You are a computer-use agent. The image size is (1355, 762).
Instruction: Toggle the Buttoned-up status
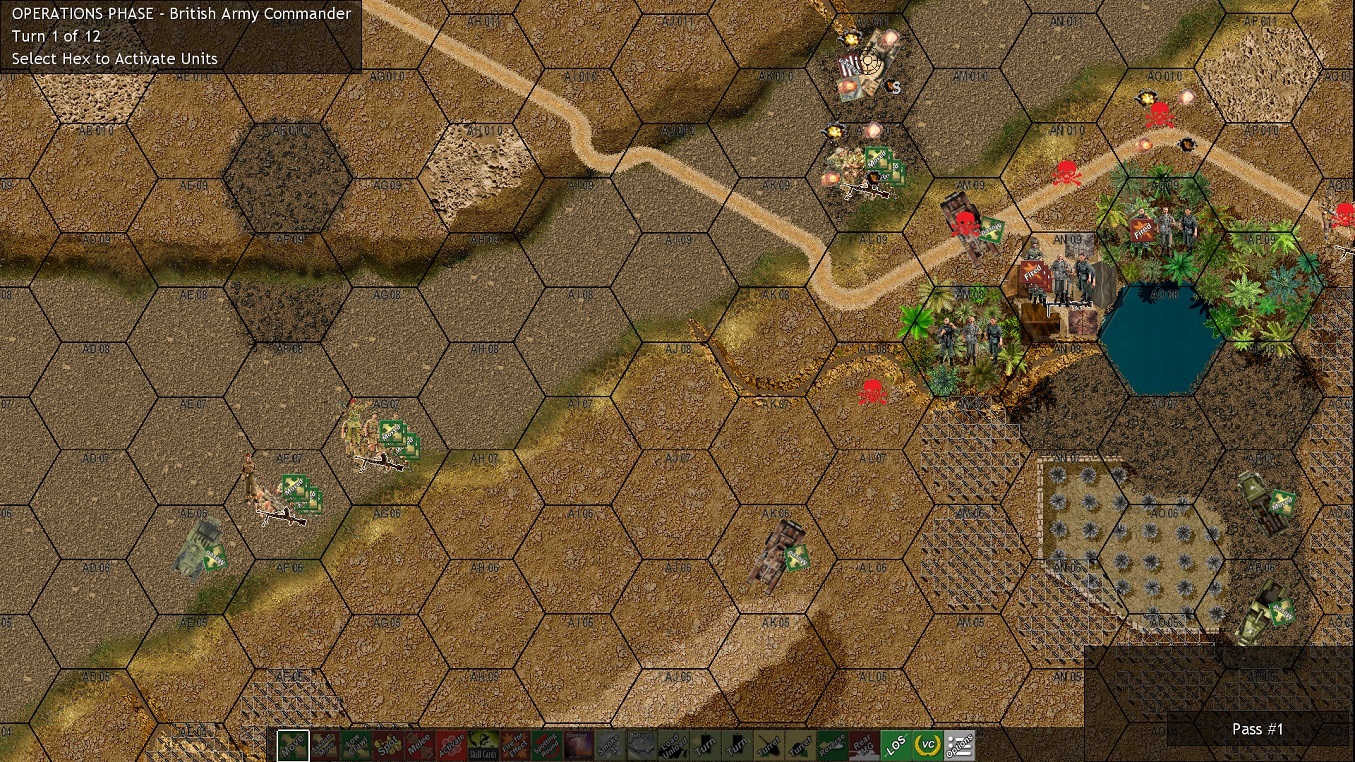(x=642, y=746)
